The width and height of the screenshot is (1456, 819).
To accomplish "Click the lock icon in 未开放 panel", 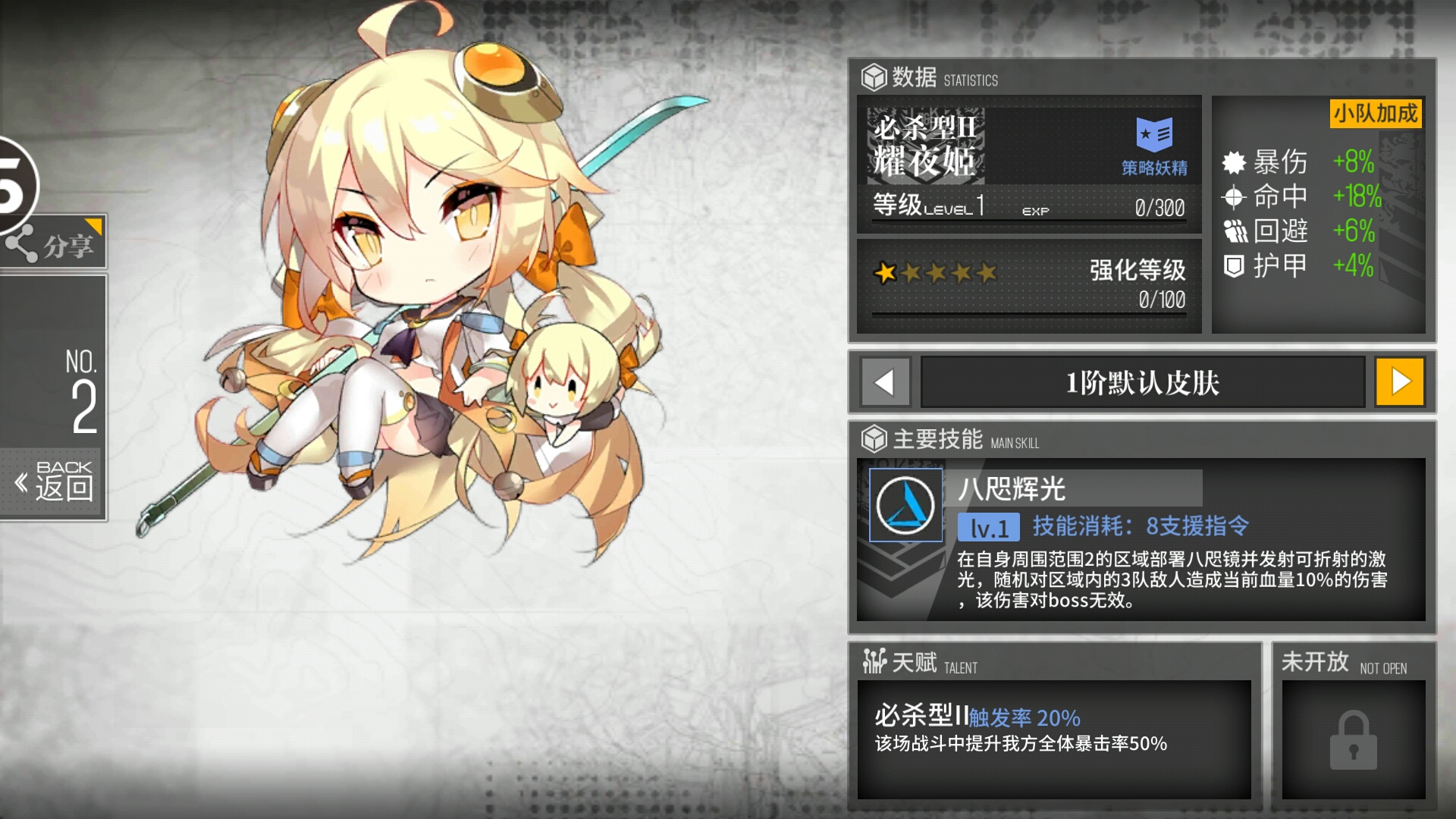I will pyautogui.click(x=1355, y=739).
